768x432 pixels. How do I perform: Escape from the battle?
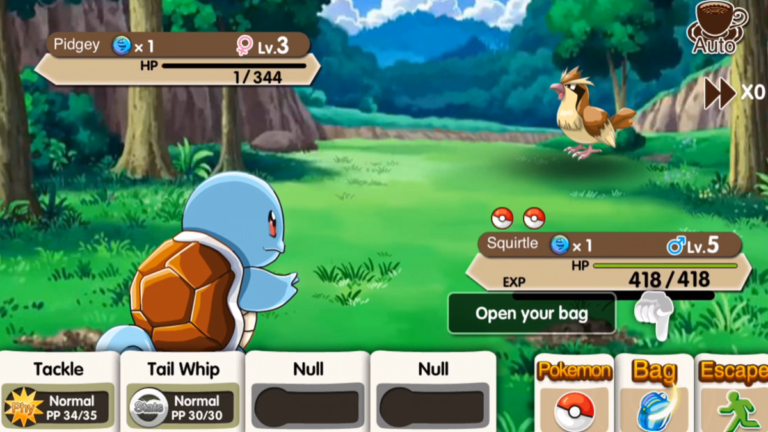coord(733,393)
